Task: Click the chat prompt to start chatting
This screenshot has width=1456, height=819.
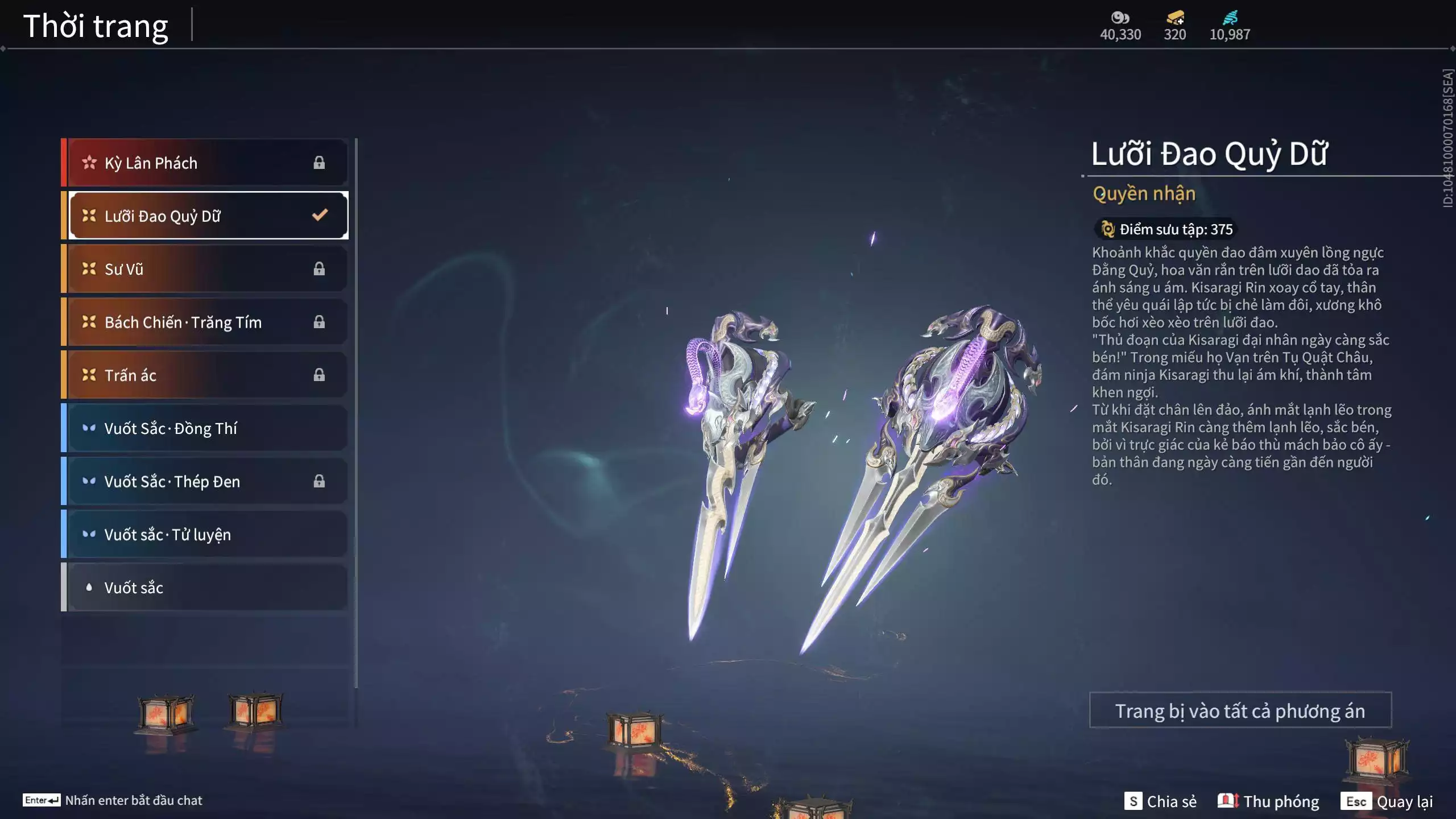Action: [113, 800]
